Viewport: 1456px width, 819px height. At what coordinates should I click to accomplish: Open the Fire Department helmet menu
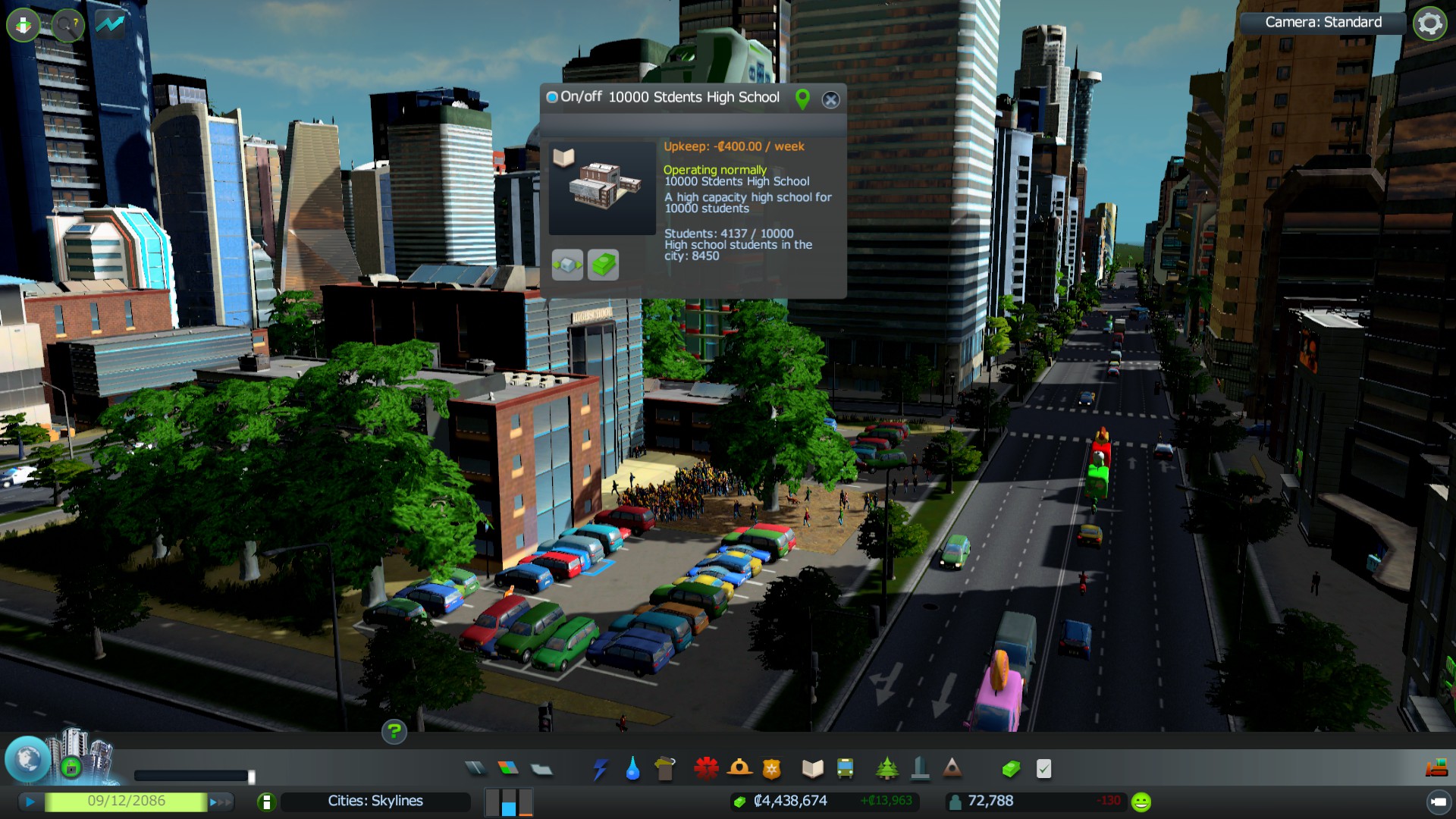(x=739, y=769)
